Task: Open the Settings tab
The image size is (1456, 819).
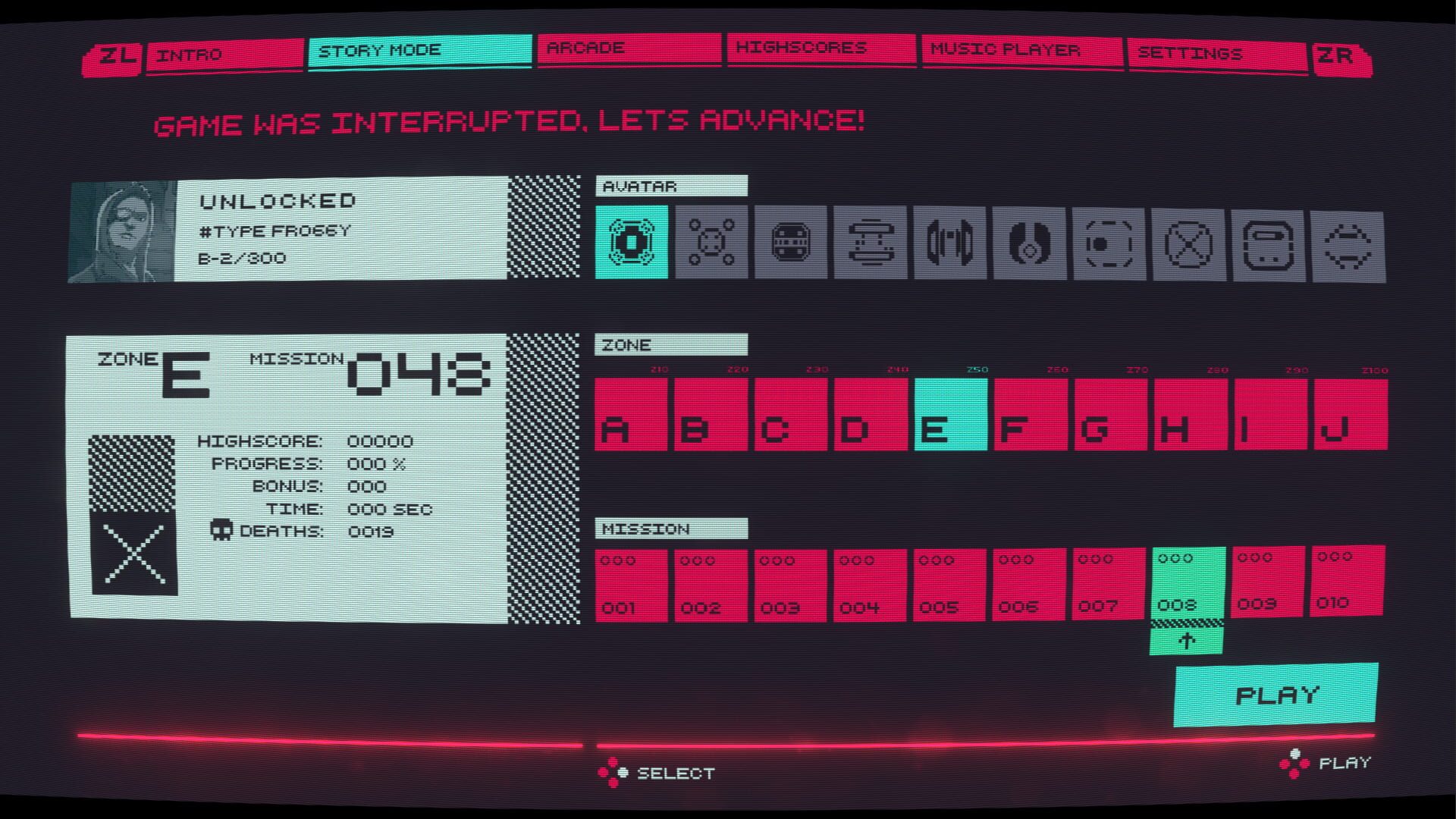Action: tap(1216, 54)
